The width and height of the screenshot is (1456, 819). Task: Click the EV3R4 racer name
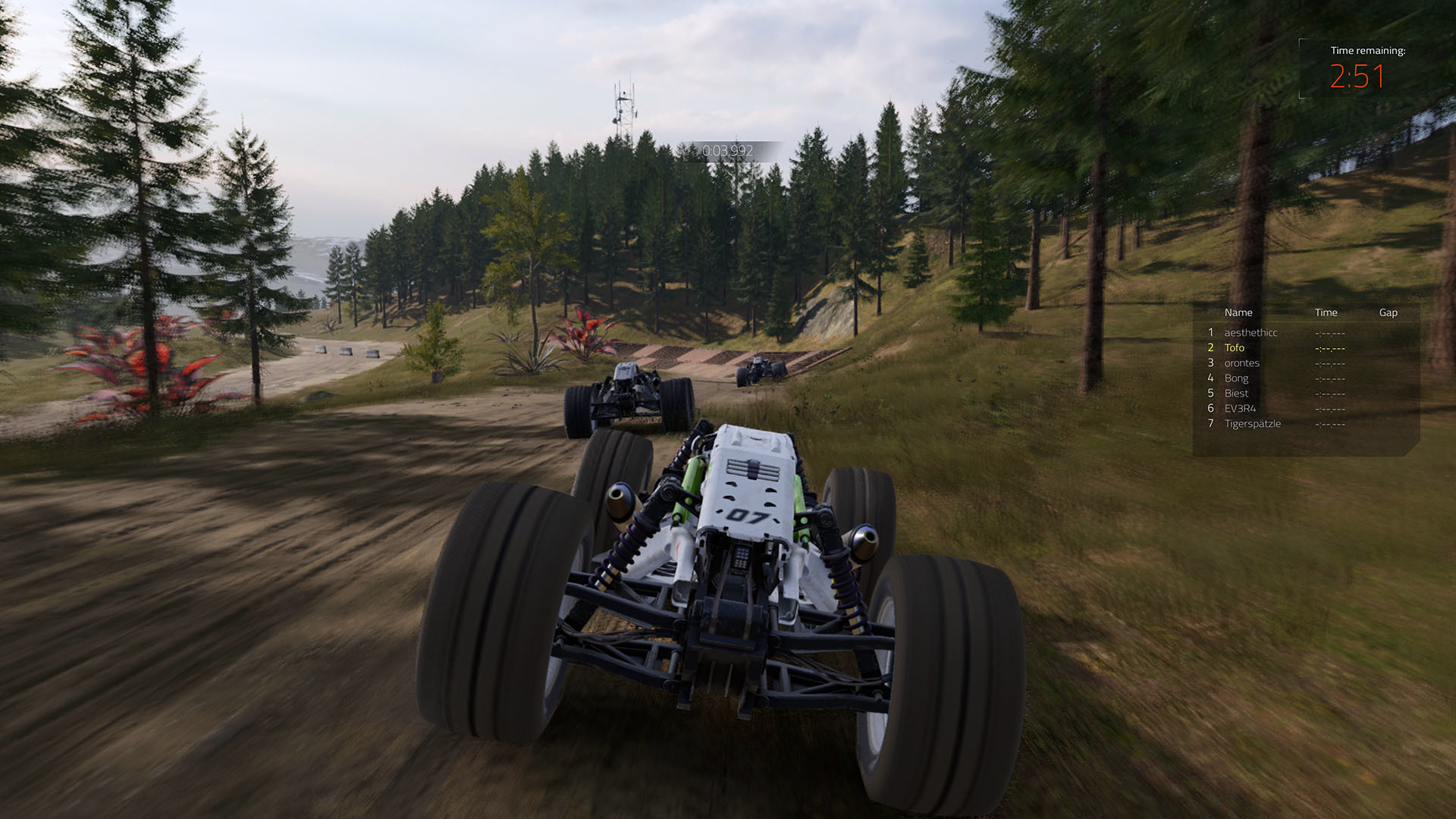[1241, 408]
